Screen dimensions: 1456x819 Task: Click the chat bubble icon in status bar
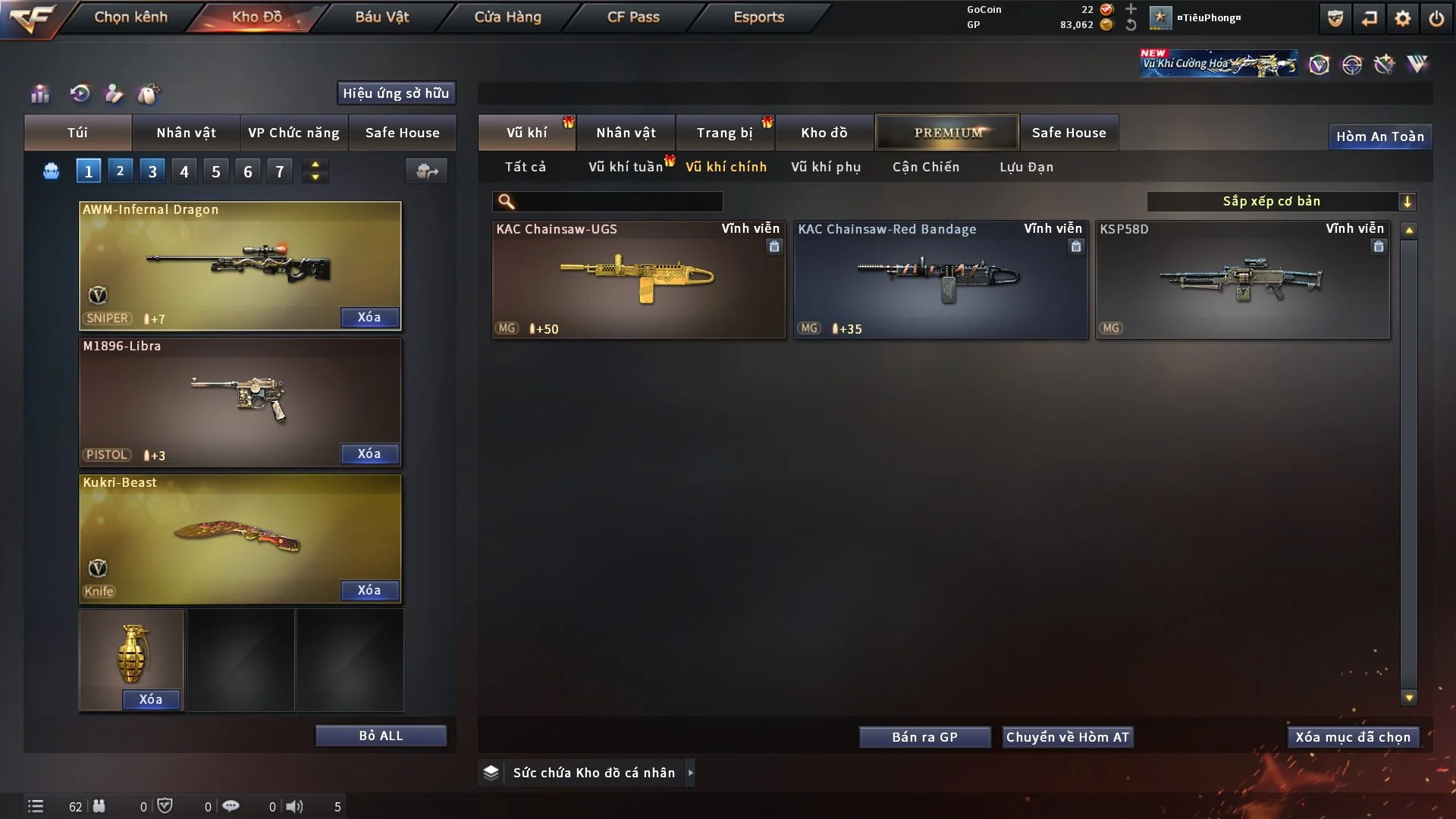click(x=231, y=806)
